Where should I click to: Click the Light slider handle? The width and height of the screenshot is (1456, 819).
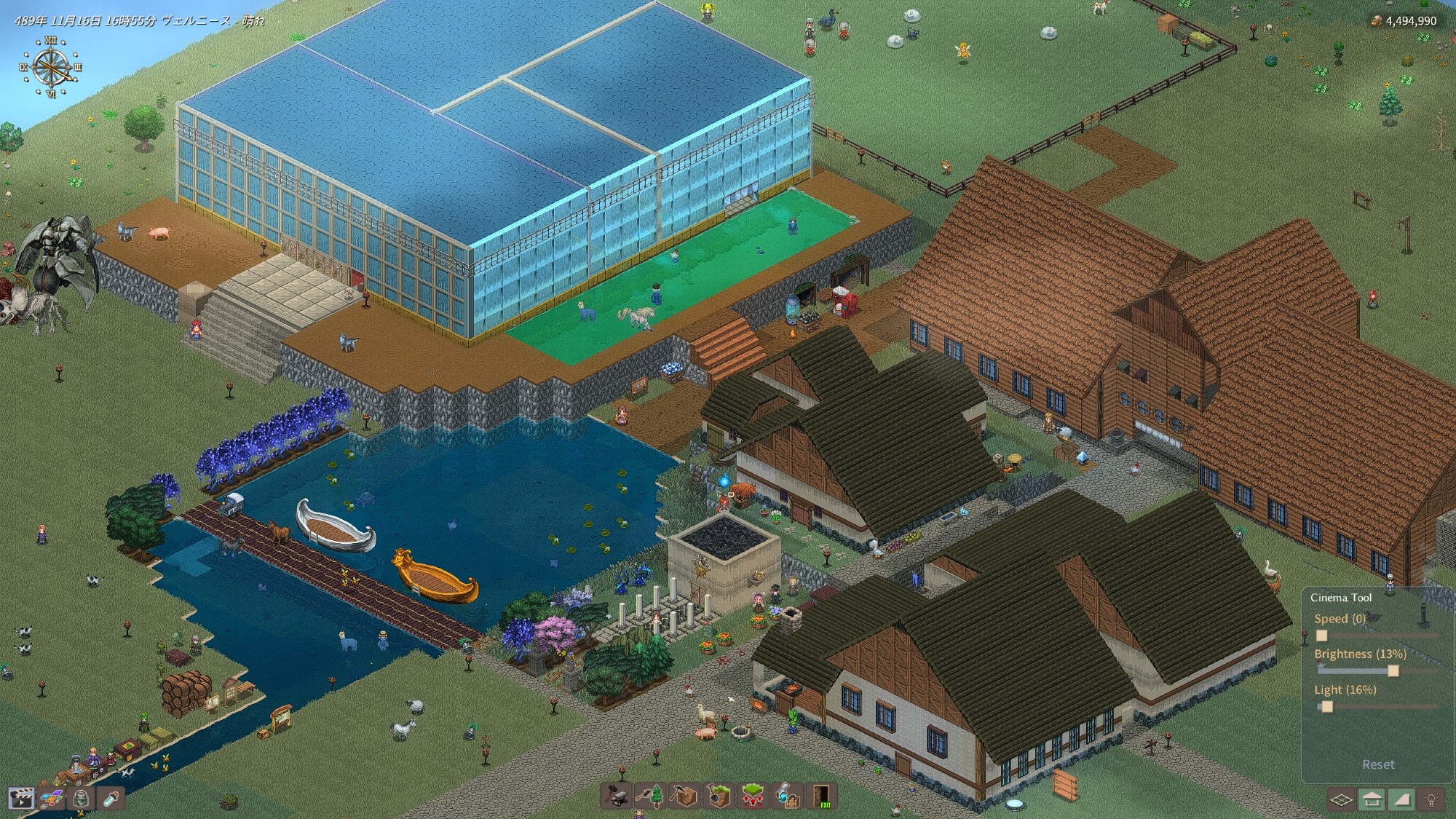(1326, 706)
